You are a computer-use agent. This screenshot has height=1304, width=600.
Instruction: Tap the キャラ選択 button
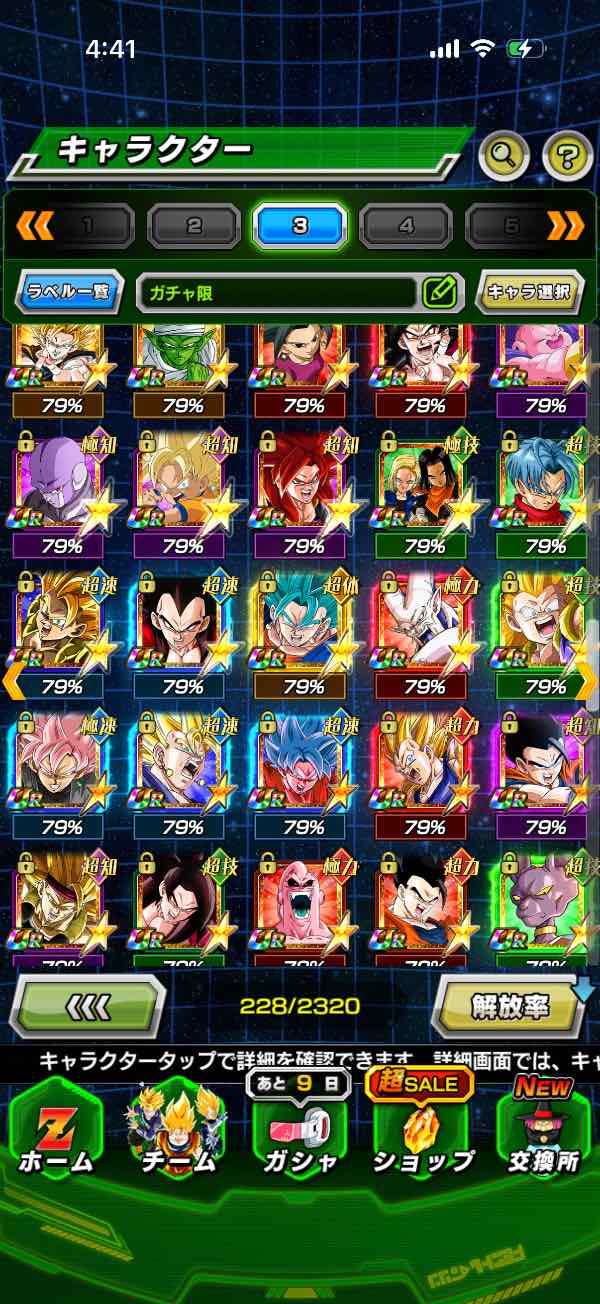(x=529, y=293)
